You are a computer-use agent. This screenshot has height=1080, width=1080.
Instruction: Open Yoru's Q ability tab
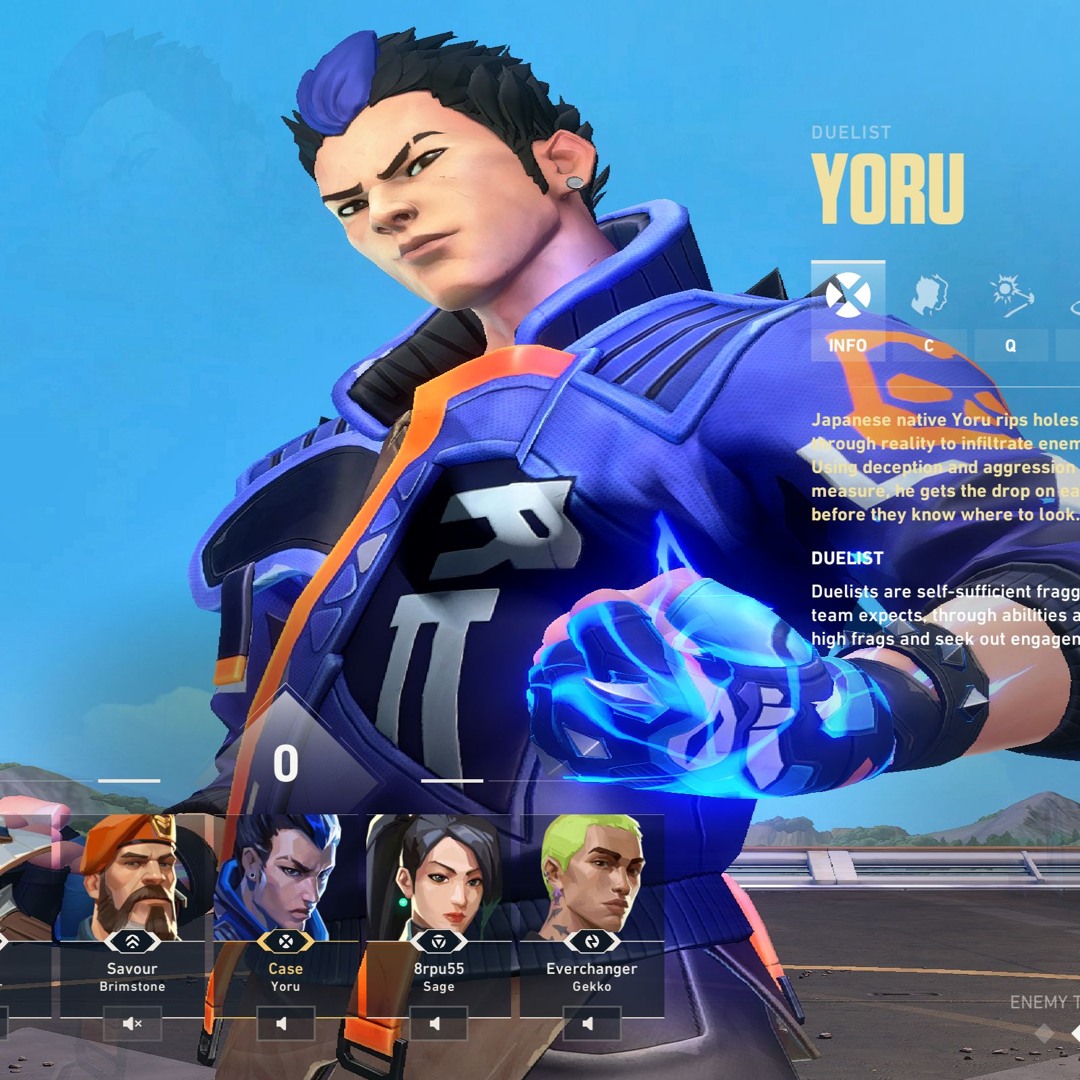1010,310
